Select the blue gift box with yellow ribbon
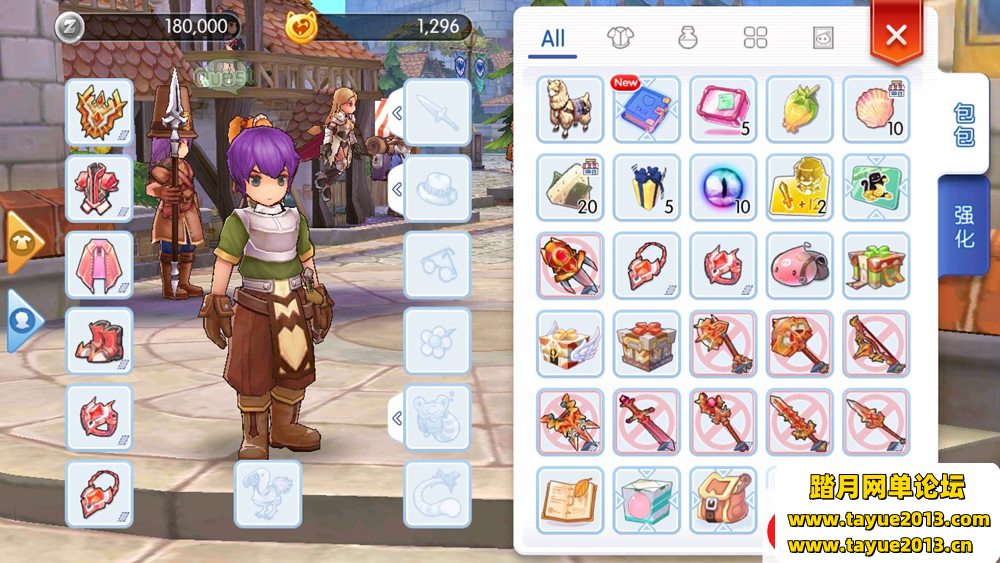Image resolution: width=1000 pixels, height=563 pixels. pos(646,187)
